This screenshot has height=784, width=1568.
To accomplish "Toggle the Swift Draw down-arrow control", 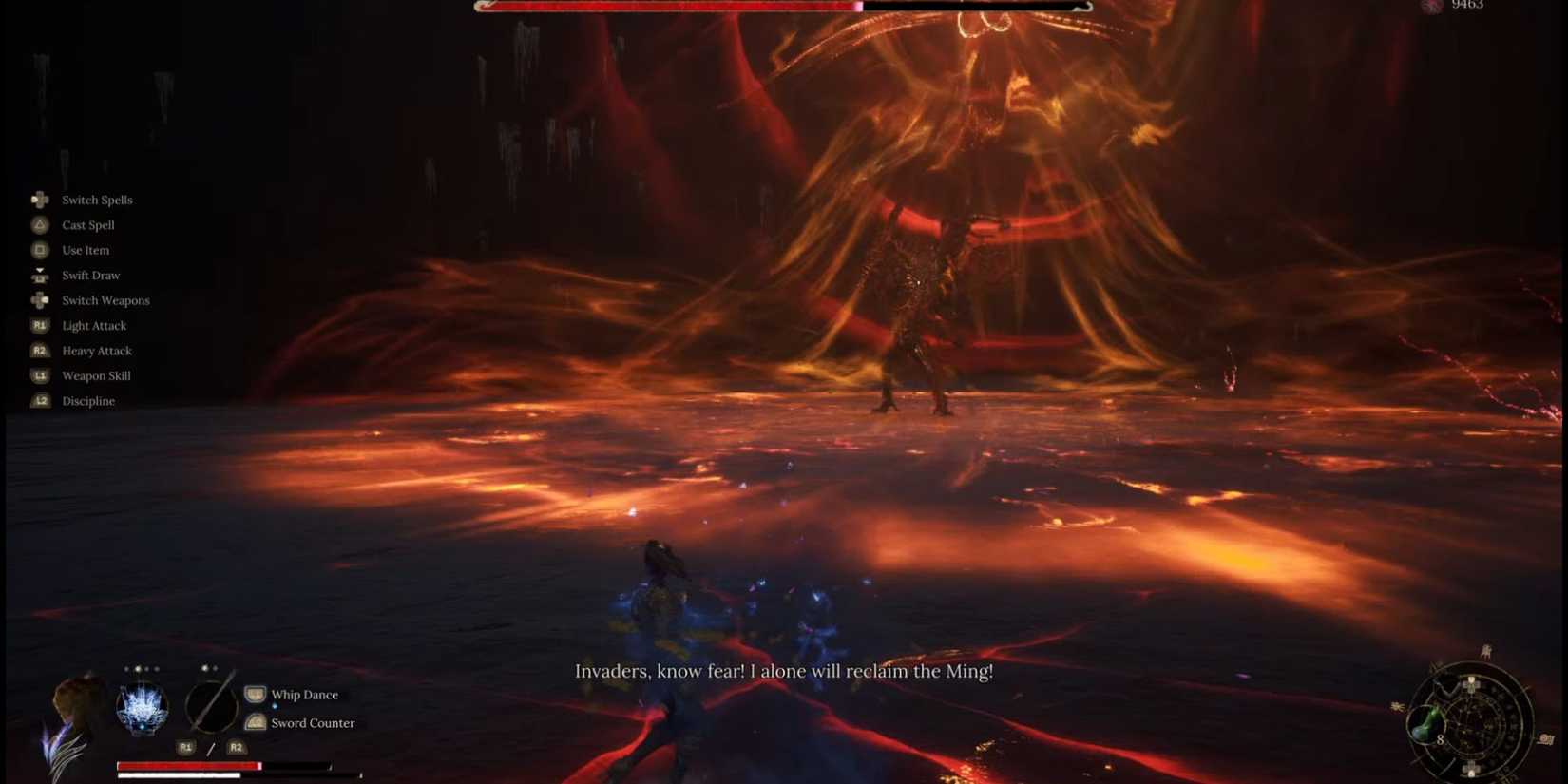I will 39,275.
